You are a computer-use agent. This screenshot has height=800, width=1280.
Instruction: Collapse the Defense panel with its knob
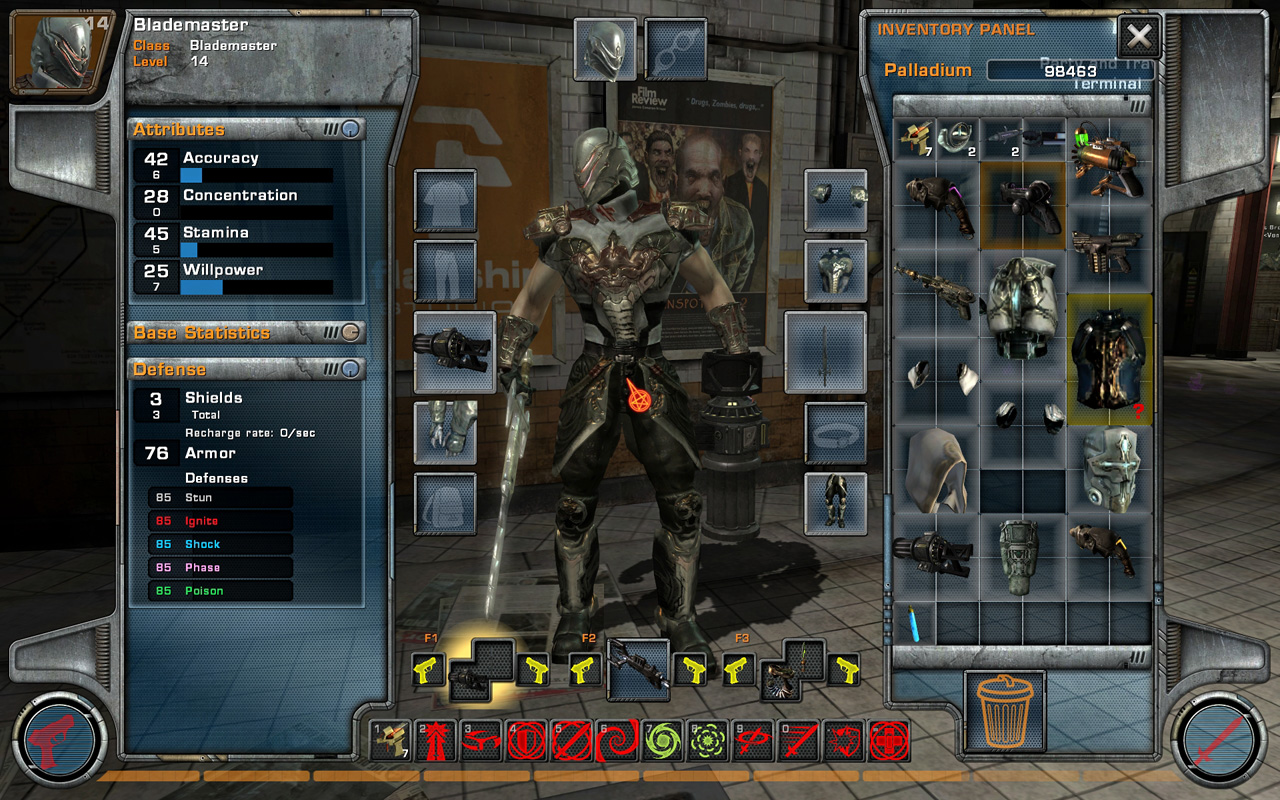(x=350, y=369)
